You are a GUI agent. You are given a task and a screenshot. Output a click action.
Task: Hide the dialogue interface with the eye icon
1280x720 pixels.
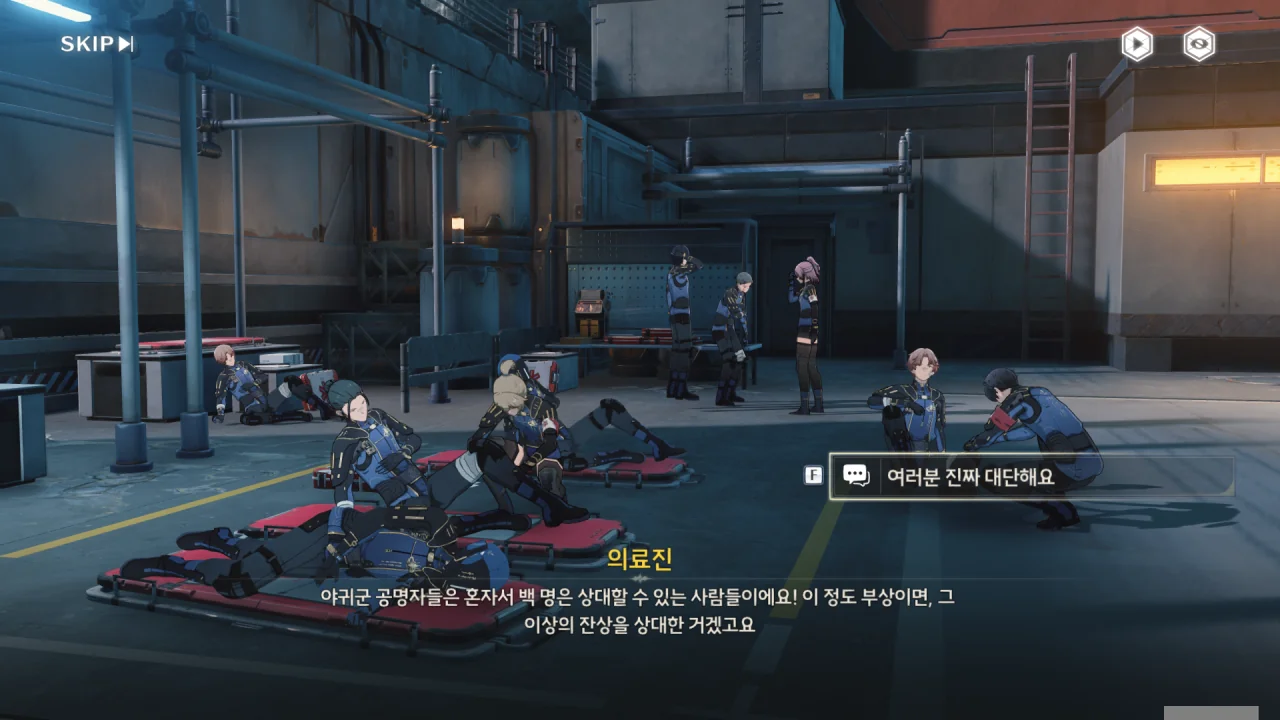pyautogui.click(x=1199, y=44)
